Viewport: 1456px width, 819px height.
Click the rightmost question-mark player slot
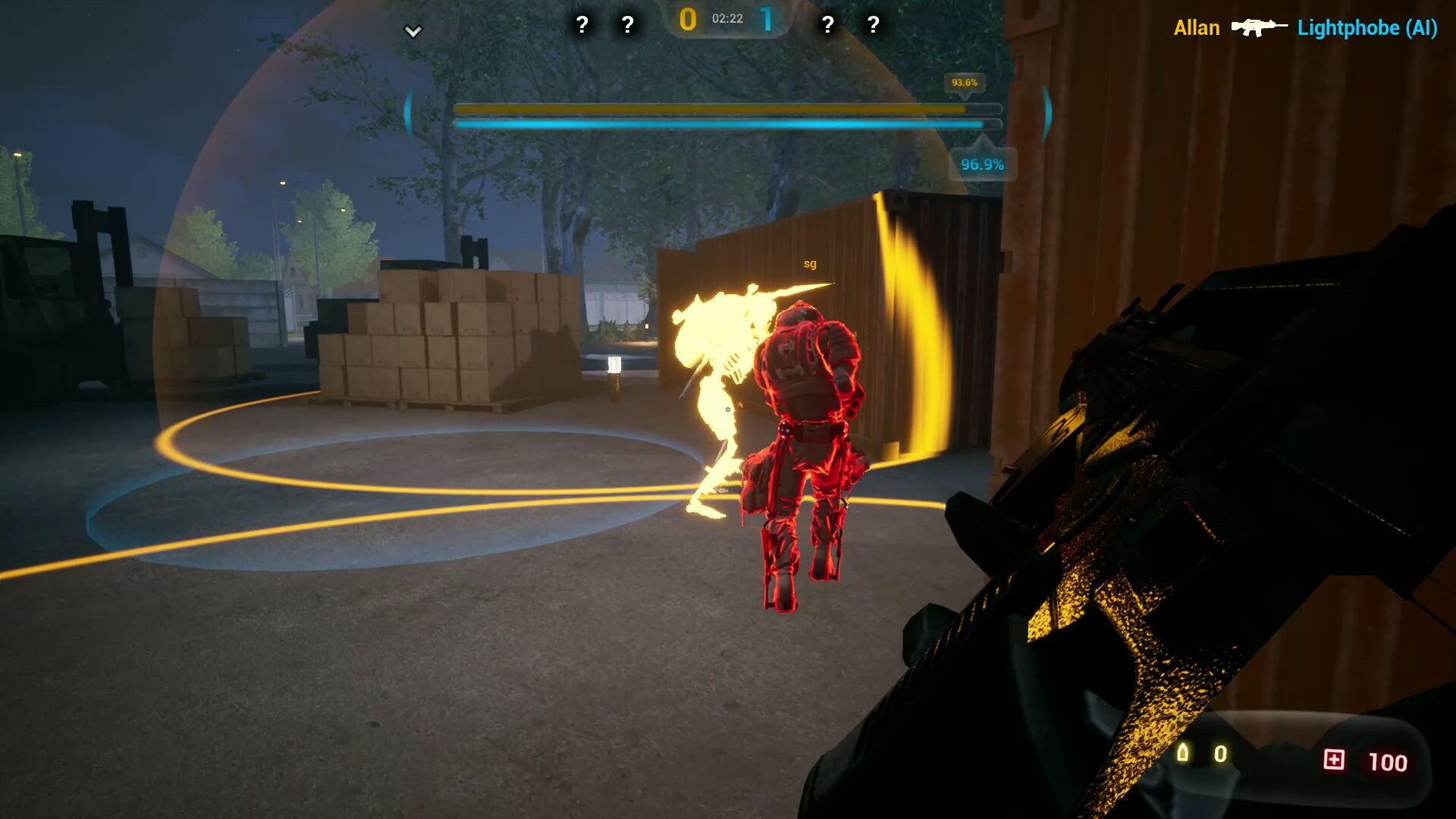pyautogui.click(x=872, y=25)
